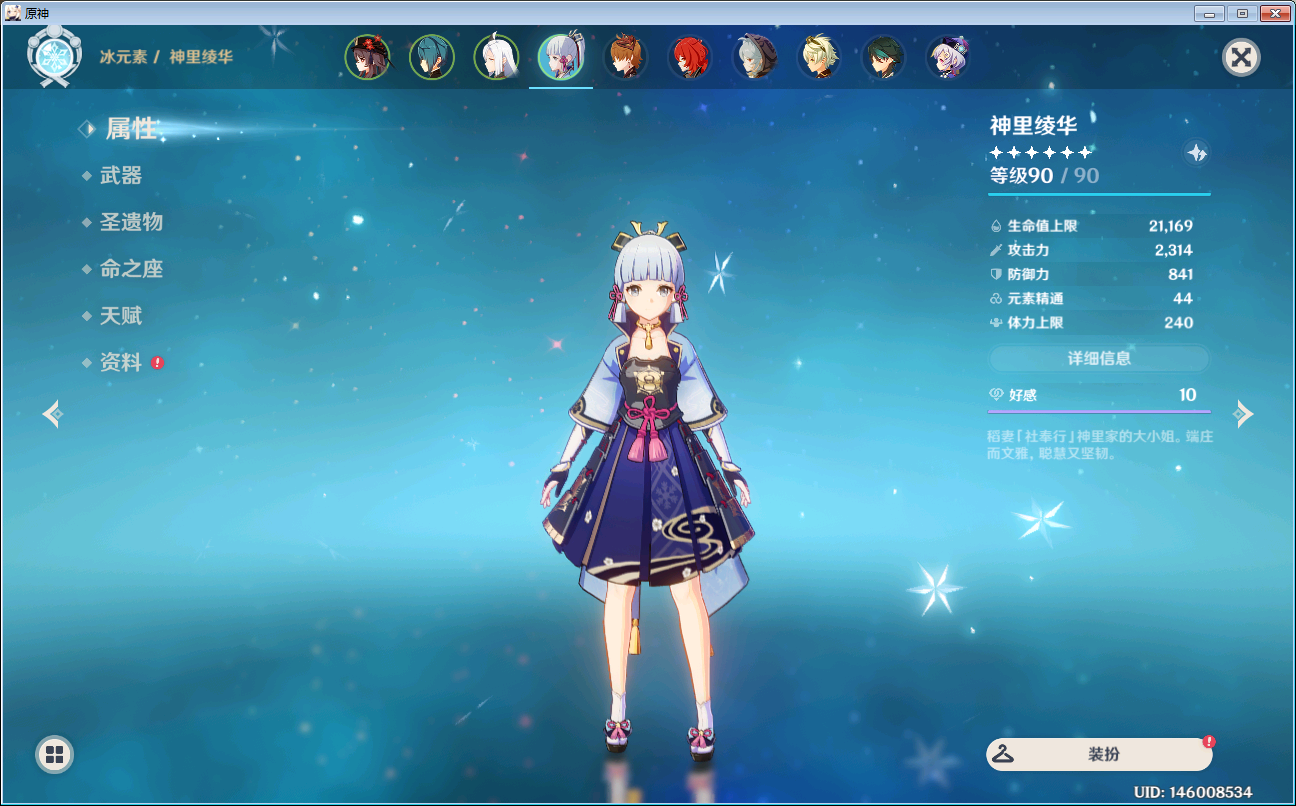Pick Razor's hooded grey-haired portrait
Viewport: 1296px width, 806px height.
pos(754,57)
